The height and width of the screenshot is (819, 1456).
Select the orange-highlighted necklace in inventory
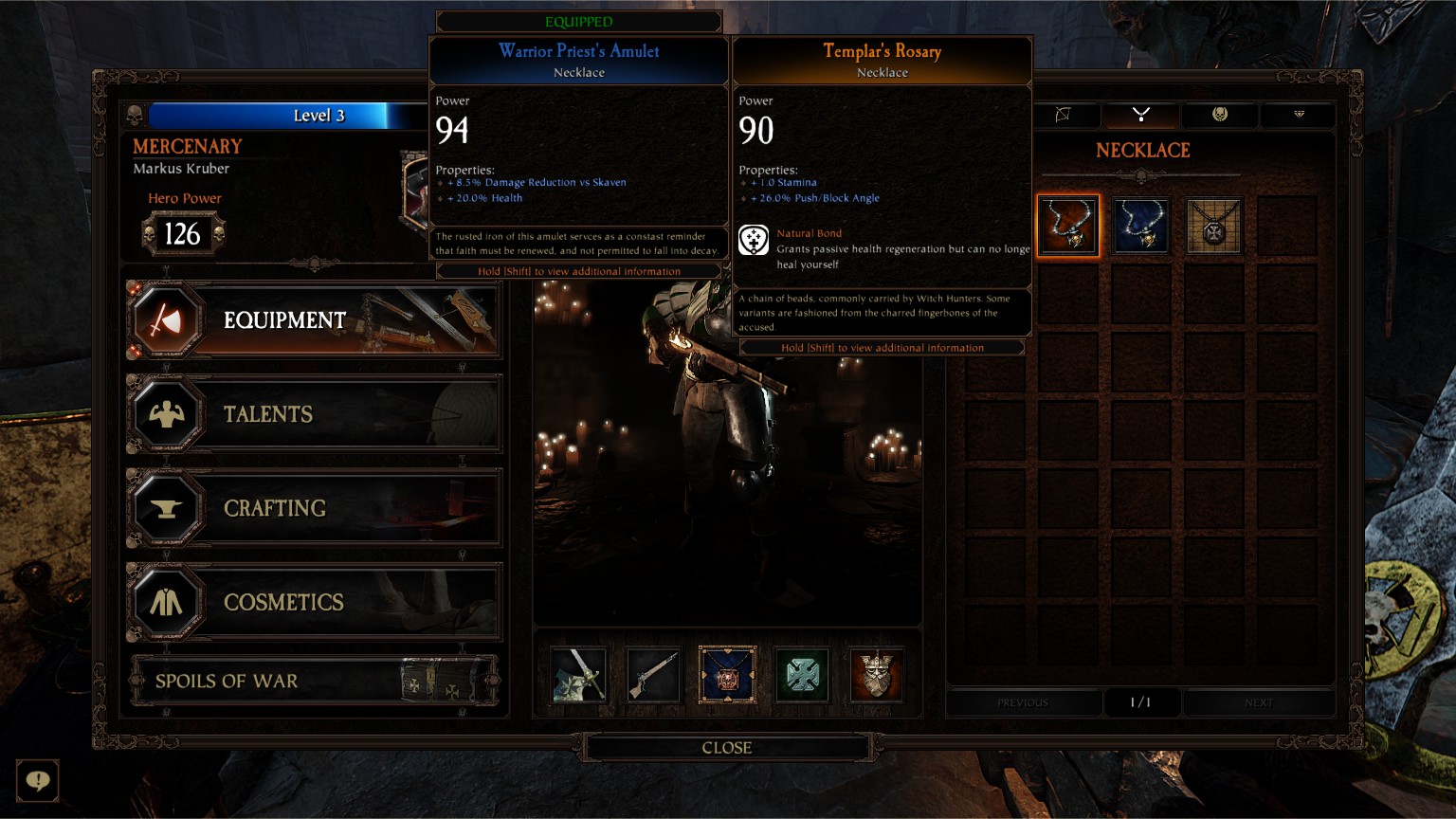(x=1068, y=226)
